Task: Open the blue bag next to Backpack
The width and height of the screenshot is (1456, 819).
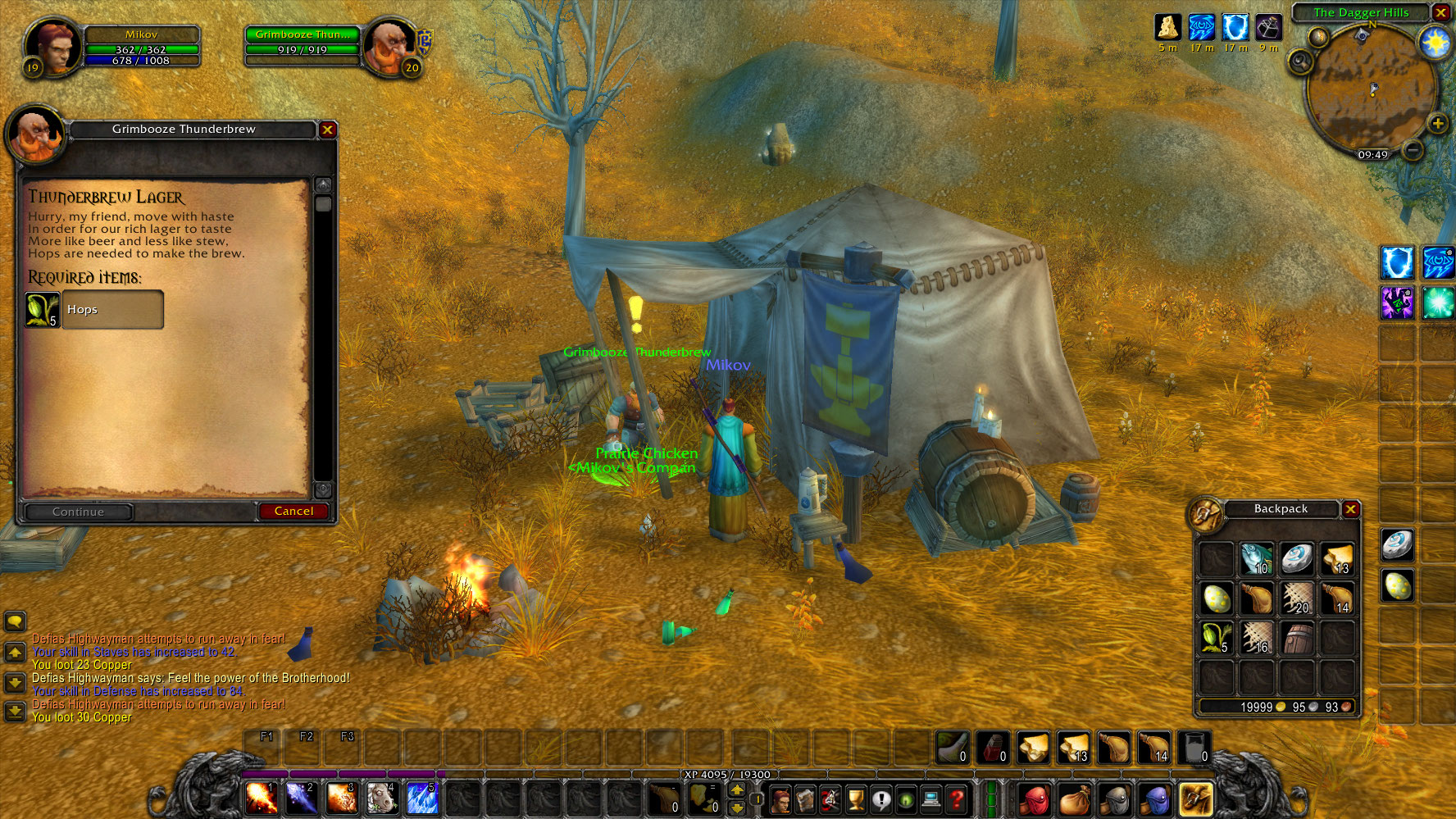Action: point(1158,800)
